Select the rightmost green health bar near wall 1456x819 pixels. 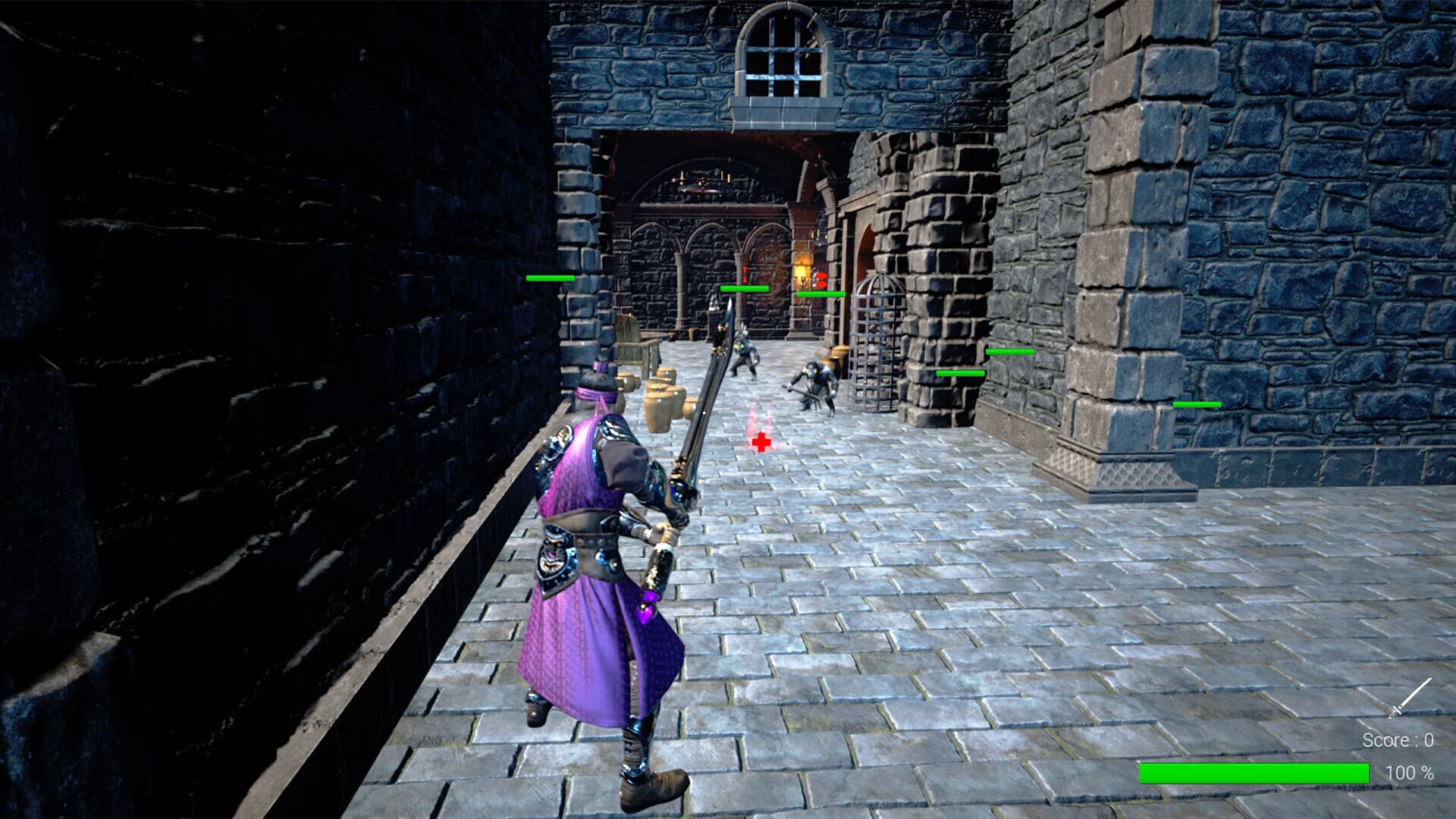pyautogui.click(x=1196, y=405)
